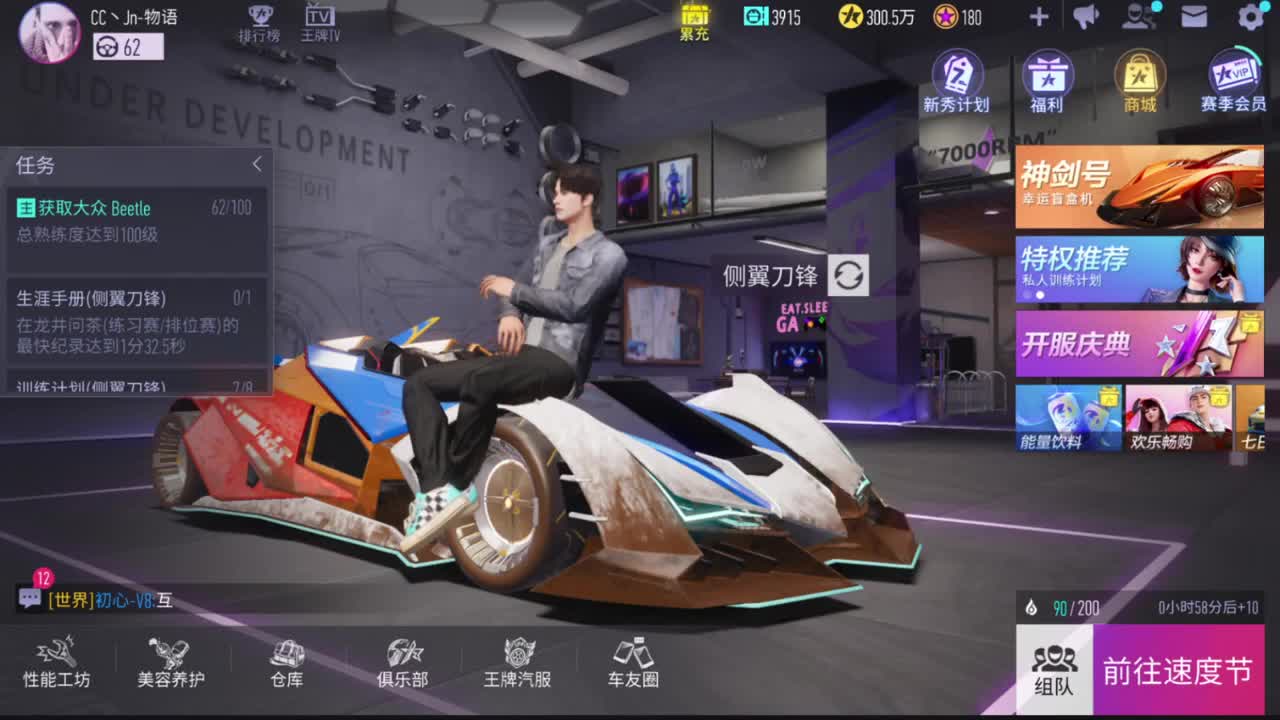Open 王牌TV channel
Viewport: 1280px width, 720px height.
coord(320,23)
